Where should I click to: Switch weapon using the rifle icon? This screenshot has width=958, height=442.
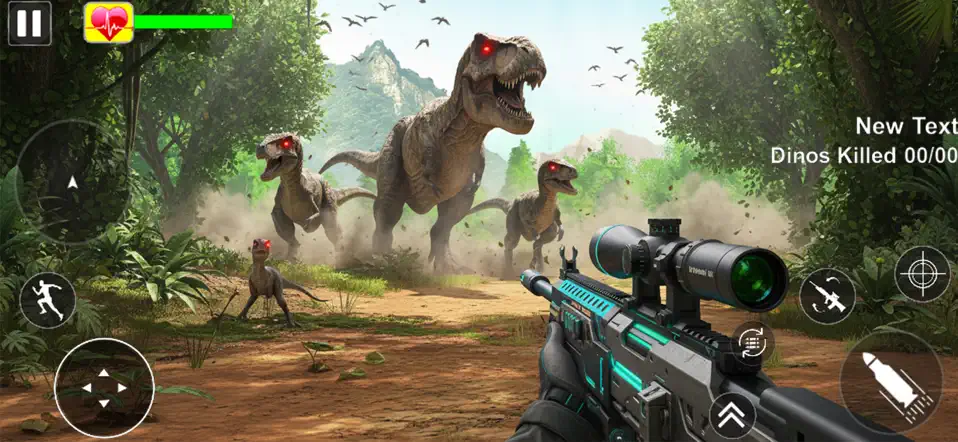(827, 297)
